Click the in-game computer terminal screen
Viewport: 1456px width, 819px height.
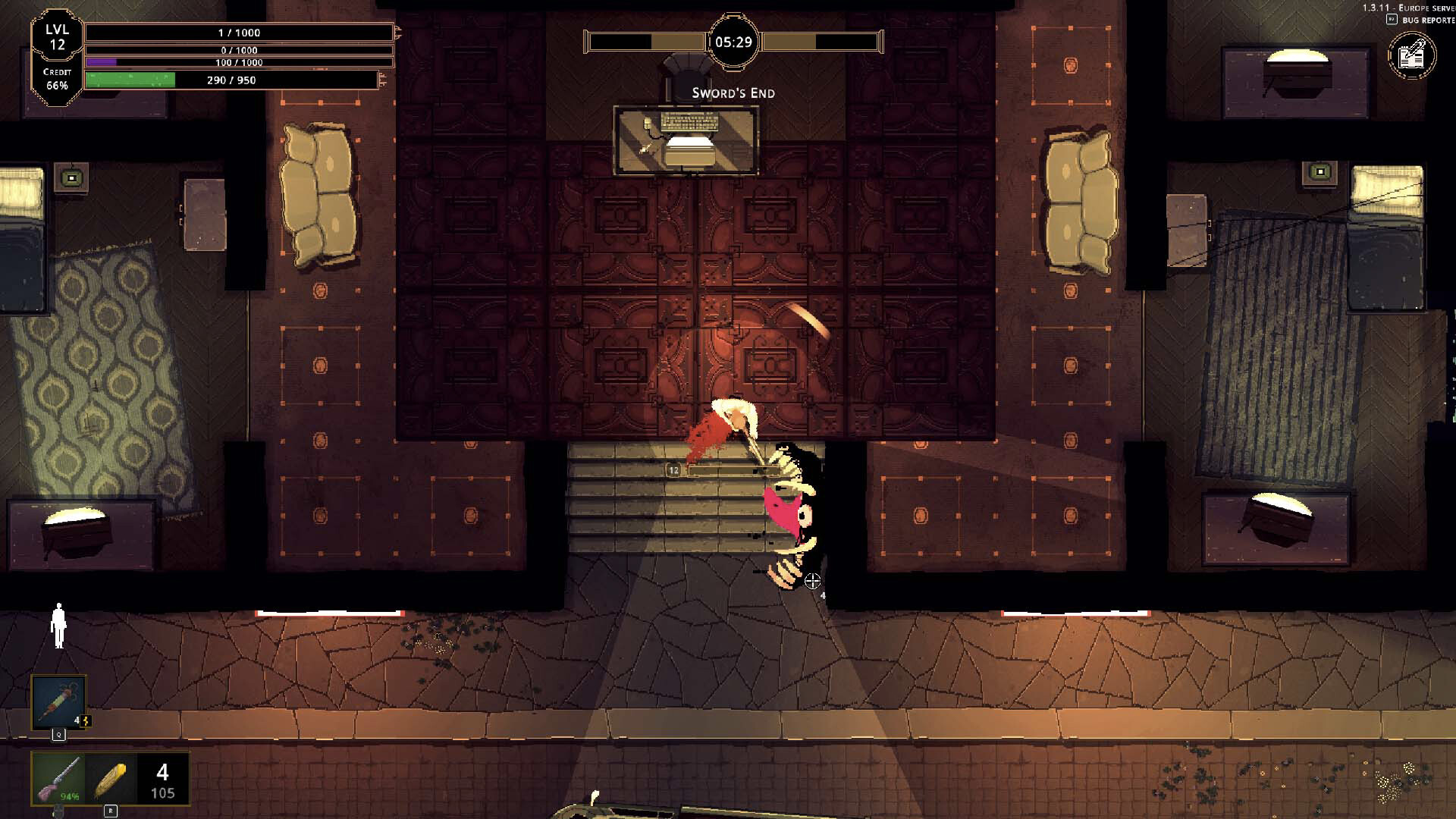point(686,140)
